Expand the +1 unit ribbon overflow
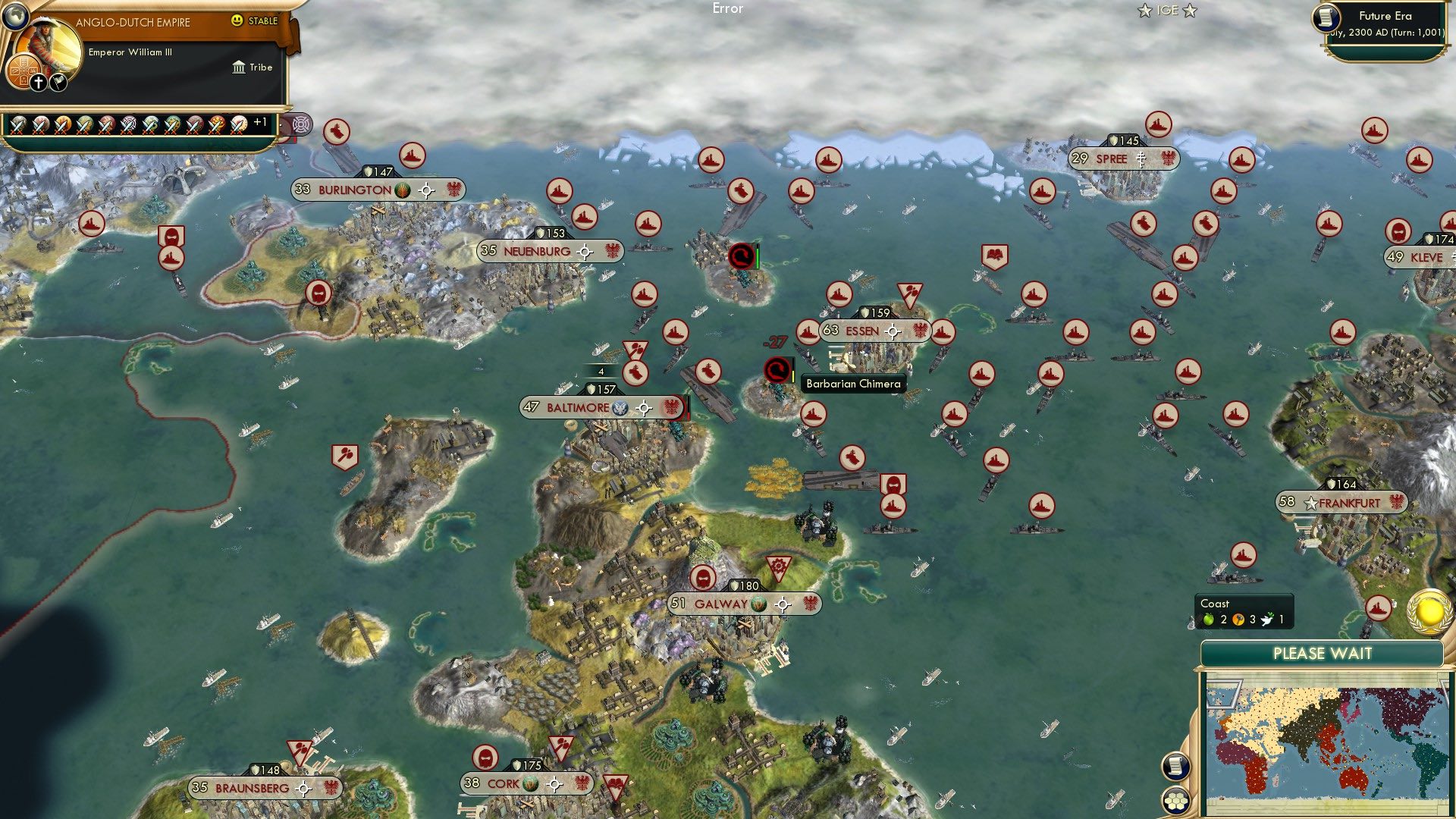This screenshot has width=1456, height=819. point(260,124)
